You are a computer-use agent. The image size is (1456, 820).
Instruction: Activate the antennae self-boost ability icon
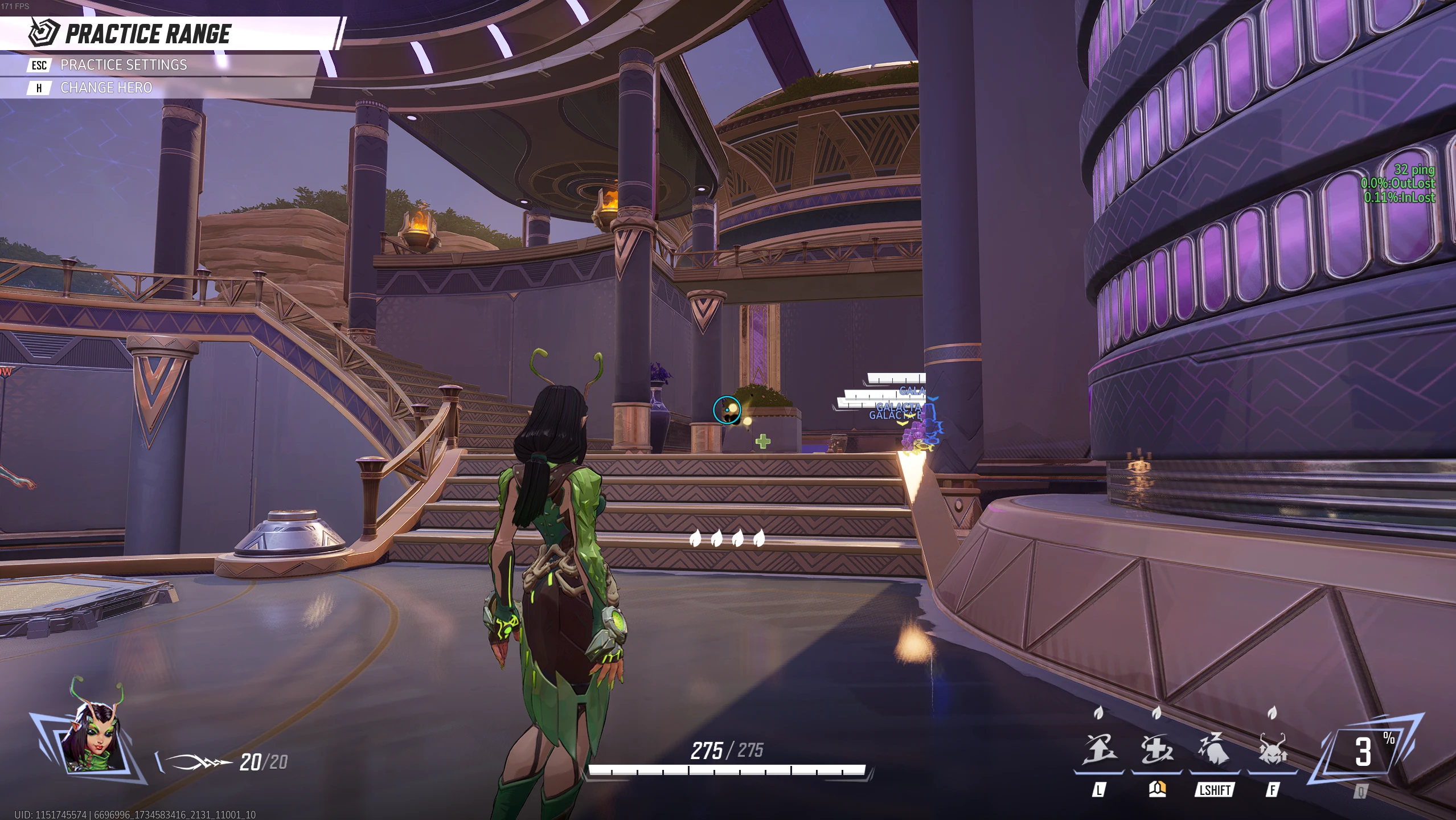1272,750
